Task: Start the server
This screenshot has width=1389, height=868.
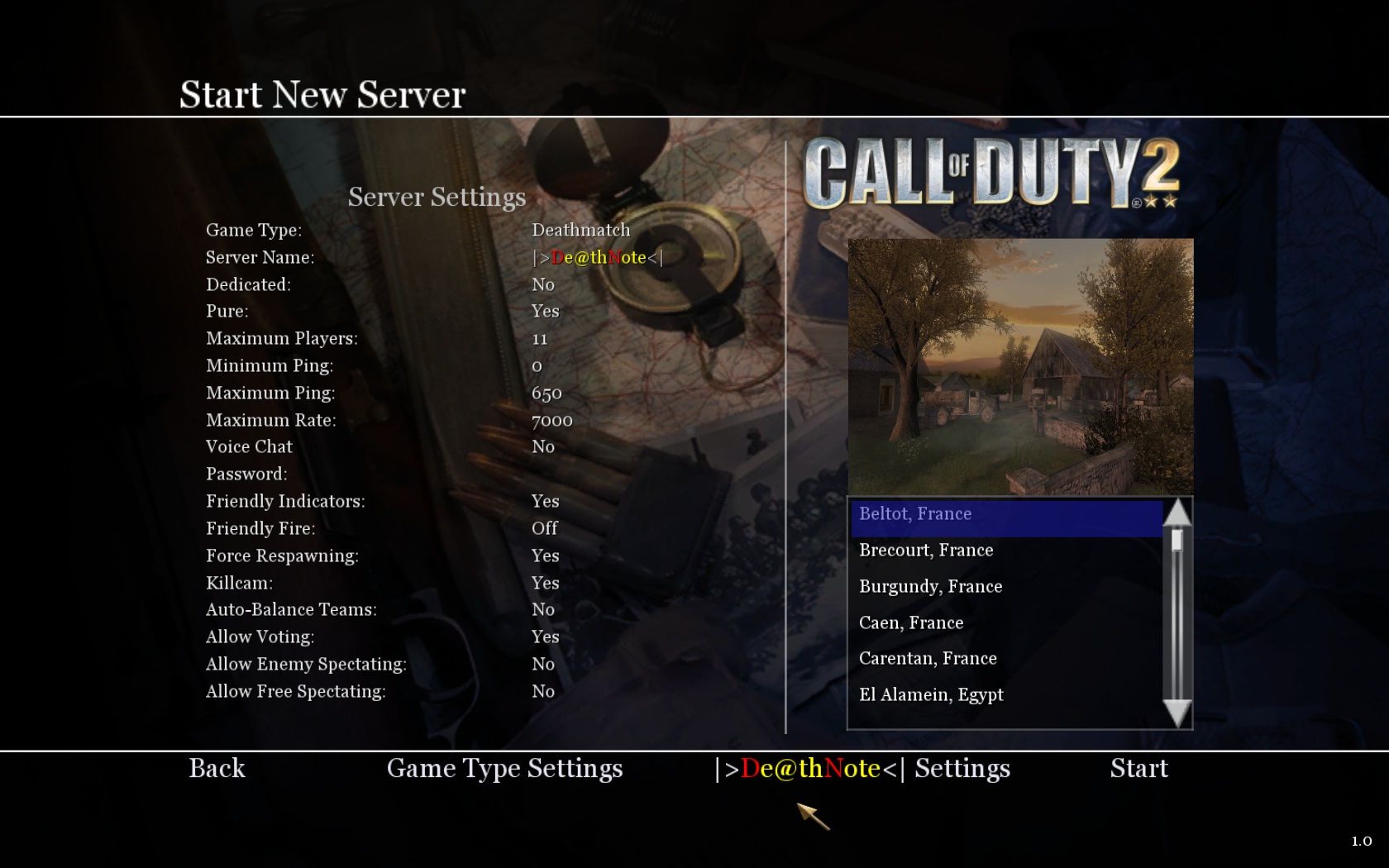Action: click(x=1138, y=768)
